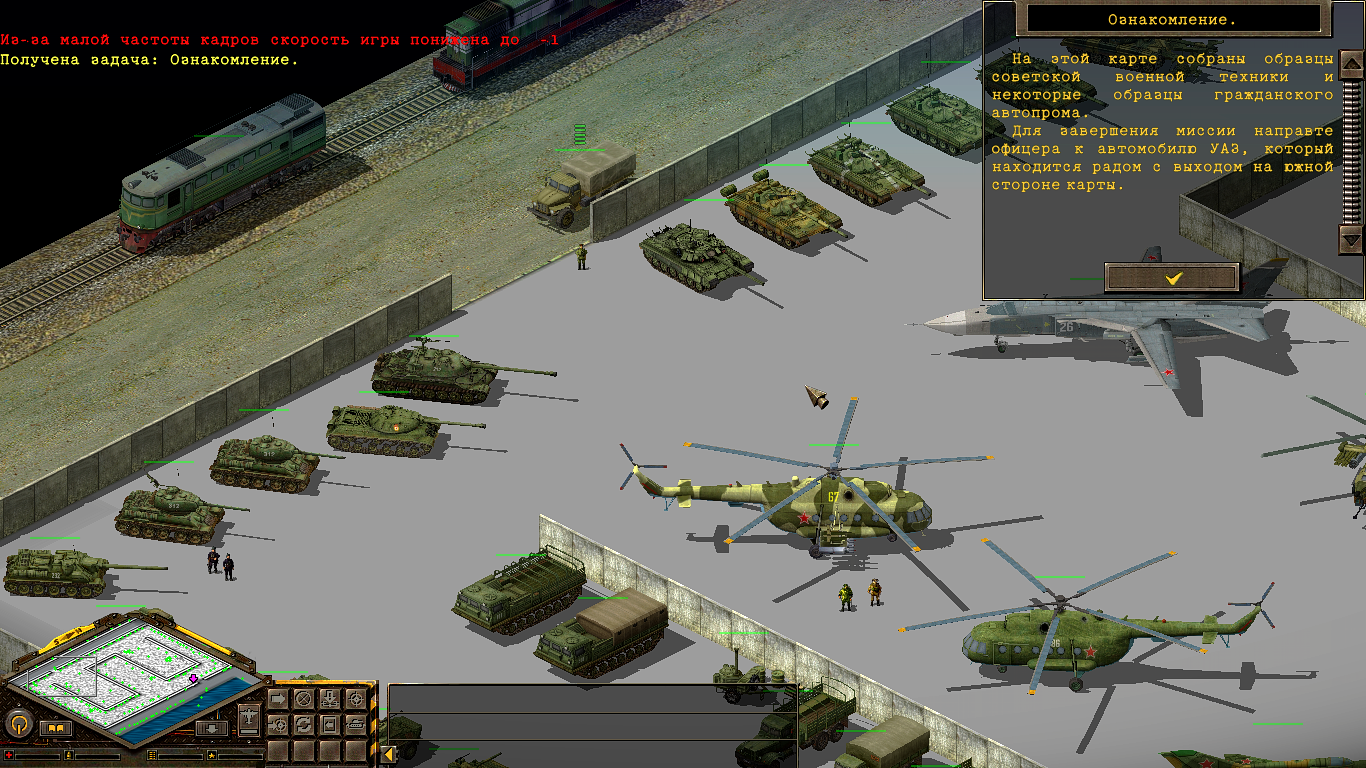The image size is (1366, 768).
Task: Toggle the exit-map retreat command
Action: coord(329,725)
